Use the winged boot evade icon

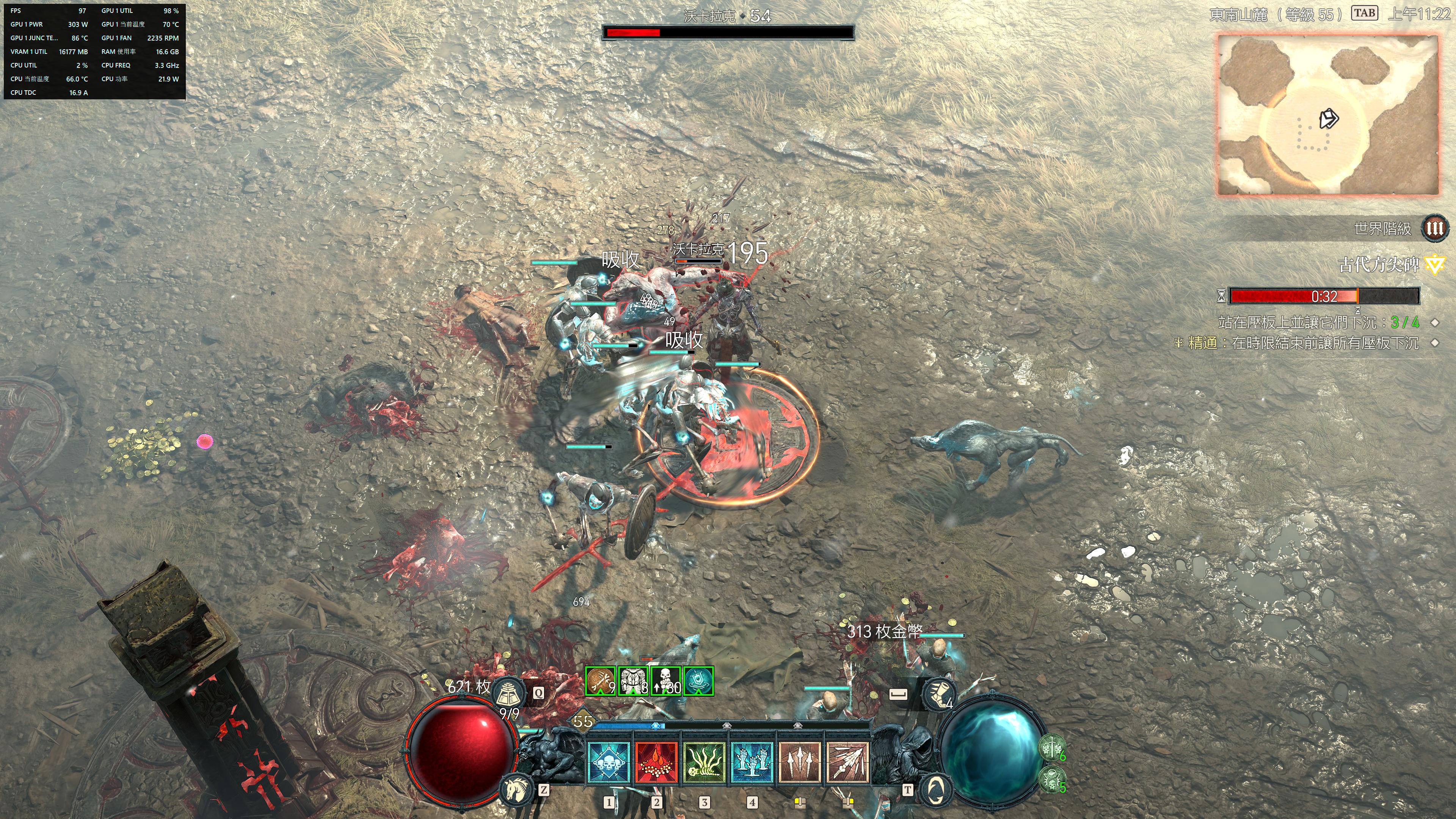point(938,694)
